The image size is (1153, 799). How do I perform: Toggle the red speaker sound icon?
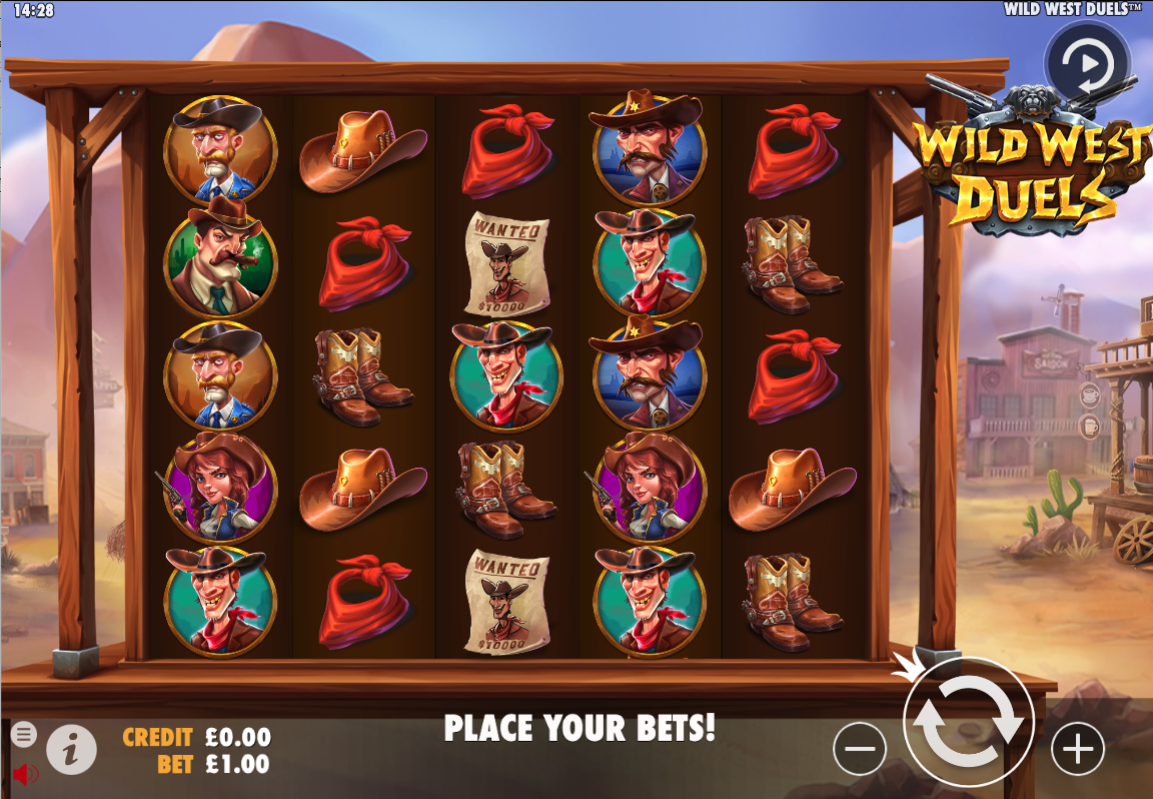pyautogui.click(x=25, y=773)
